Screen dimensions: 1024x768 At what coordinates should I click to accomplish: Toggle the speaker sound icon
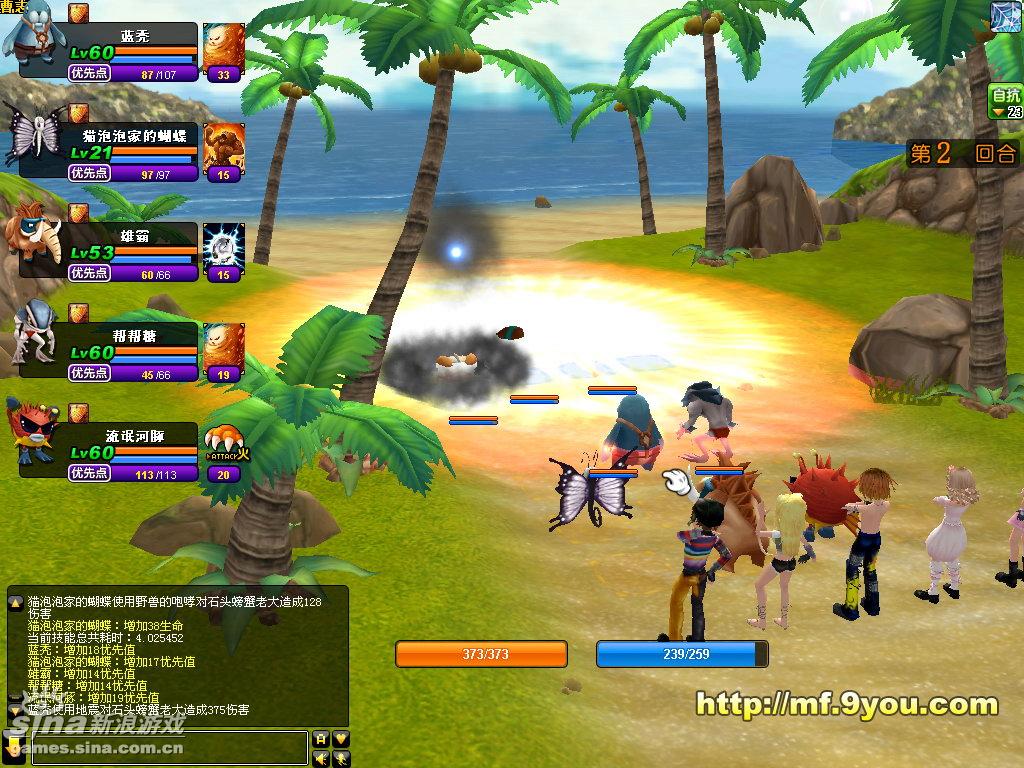point(321,758)
